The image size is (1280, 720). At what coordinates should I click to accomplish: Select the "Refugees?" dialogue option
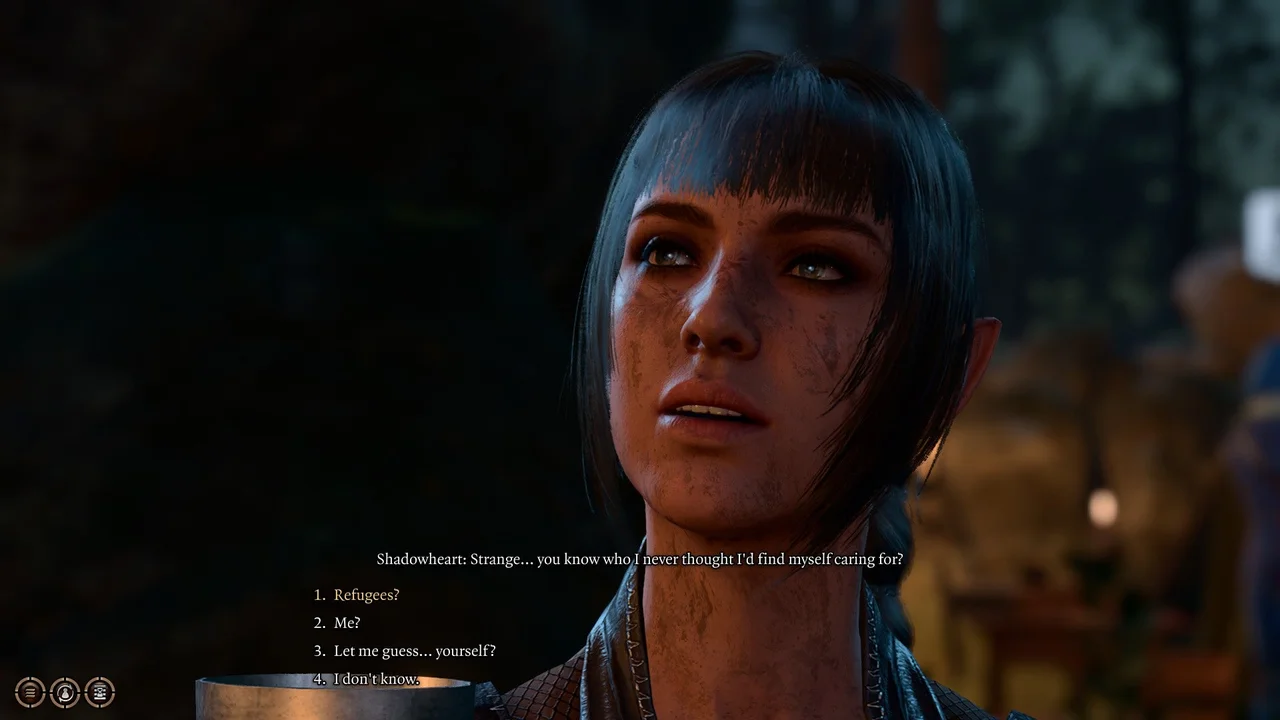coord(367,594)
